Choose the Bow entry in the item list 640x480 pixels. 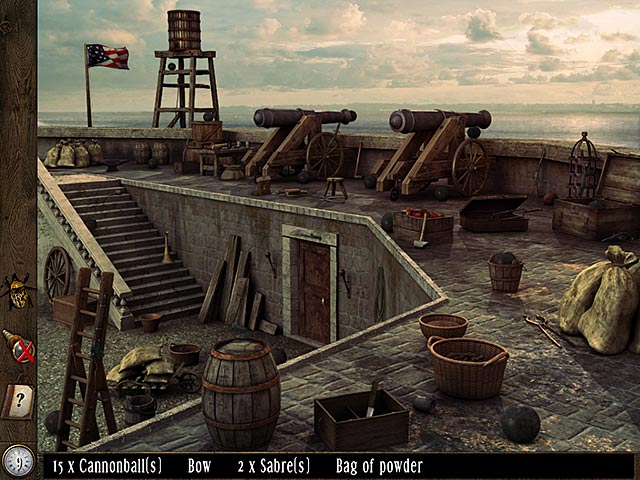(x=201, y=466)
